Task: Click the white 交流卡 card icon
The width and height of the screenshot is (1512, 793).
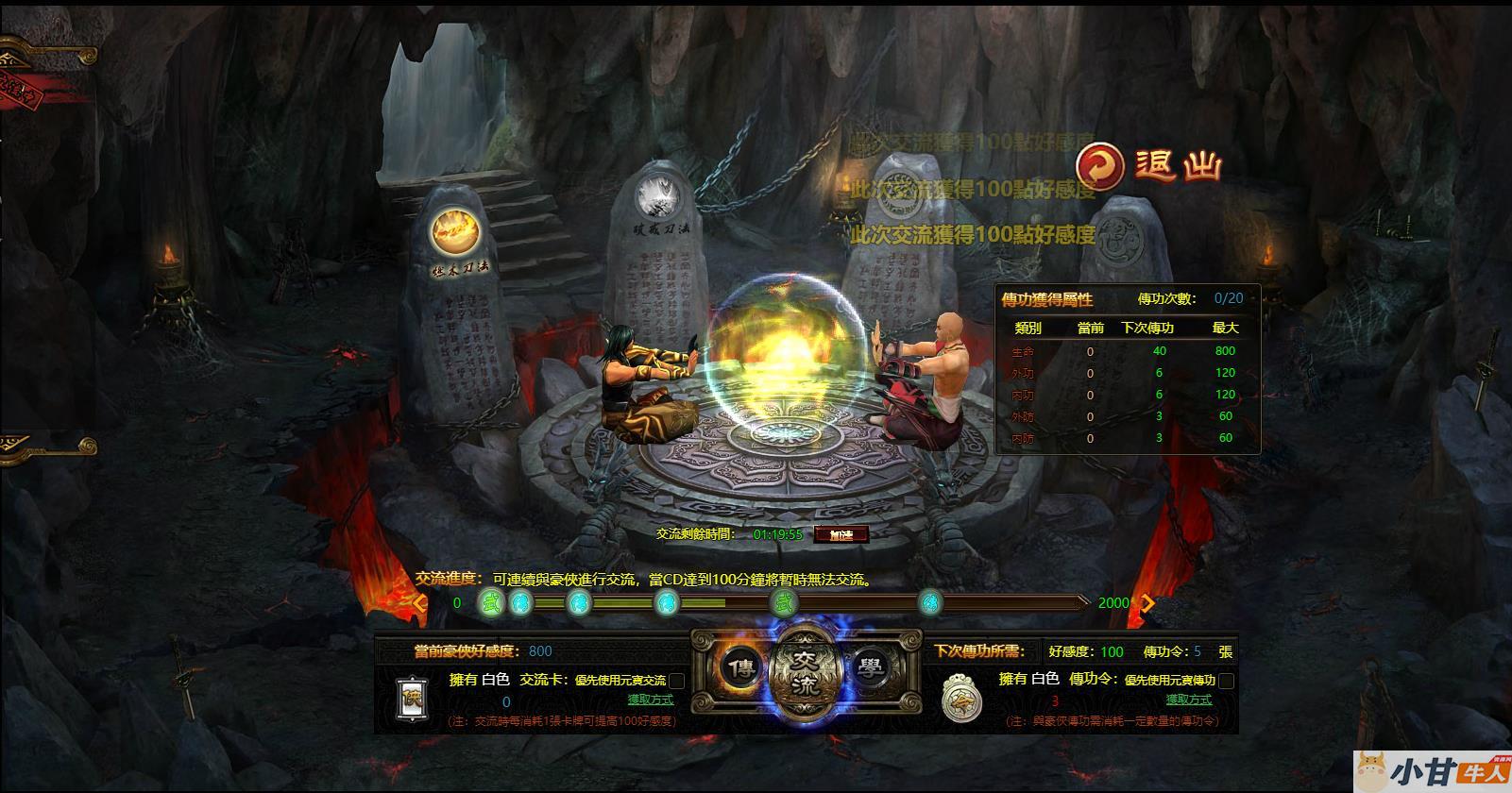Action: [x=413, y=700]
